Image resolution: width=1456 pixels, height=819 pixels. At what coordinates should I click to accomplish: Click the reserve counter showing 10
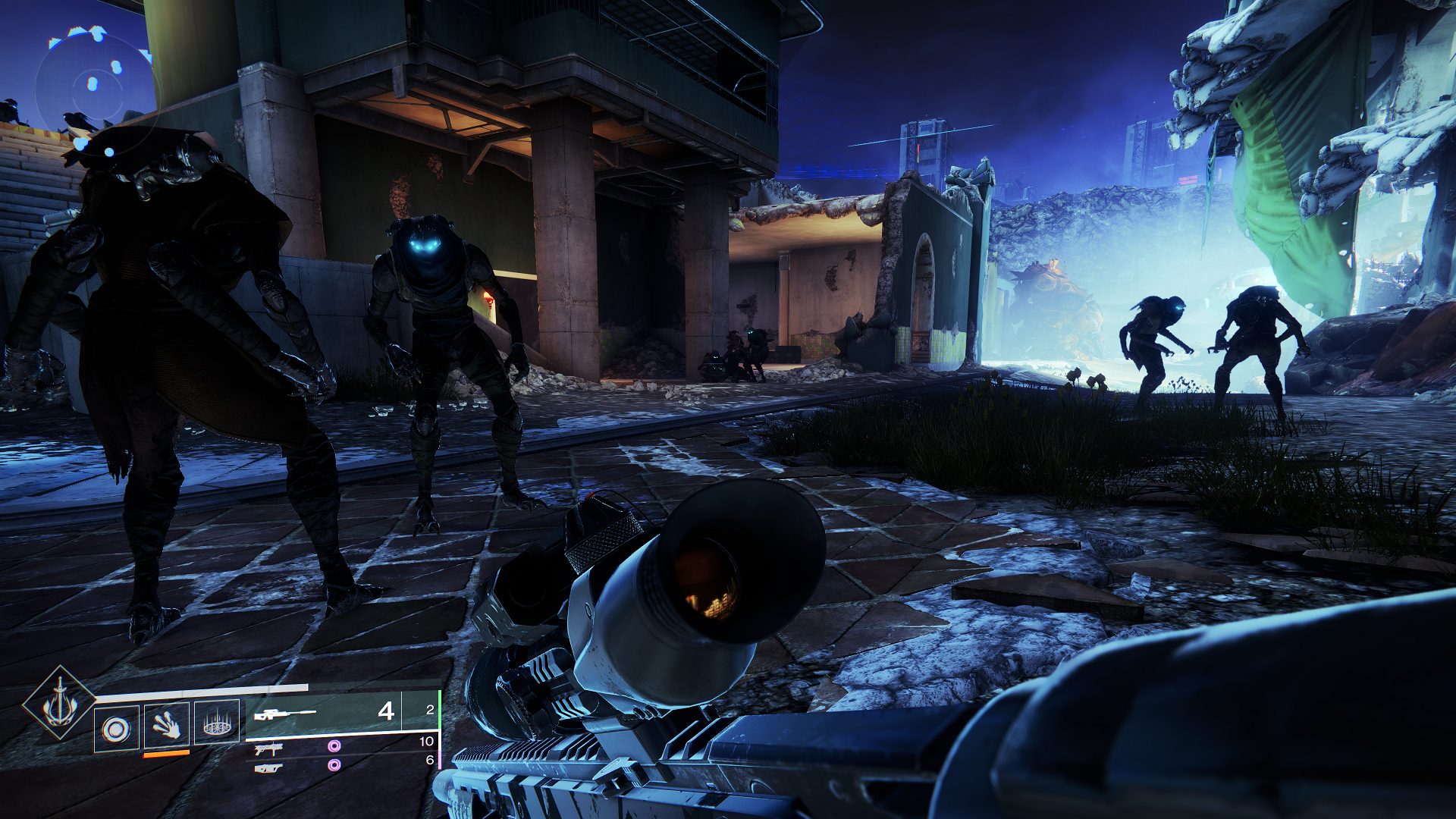click(425, 742)
